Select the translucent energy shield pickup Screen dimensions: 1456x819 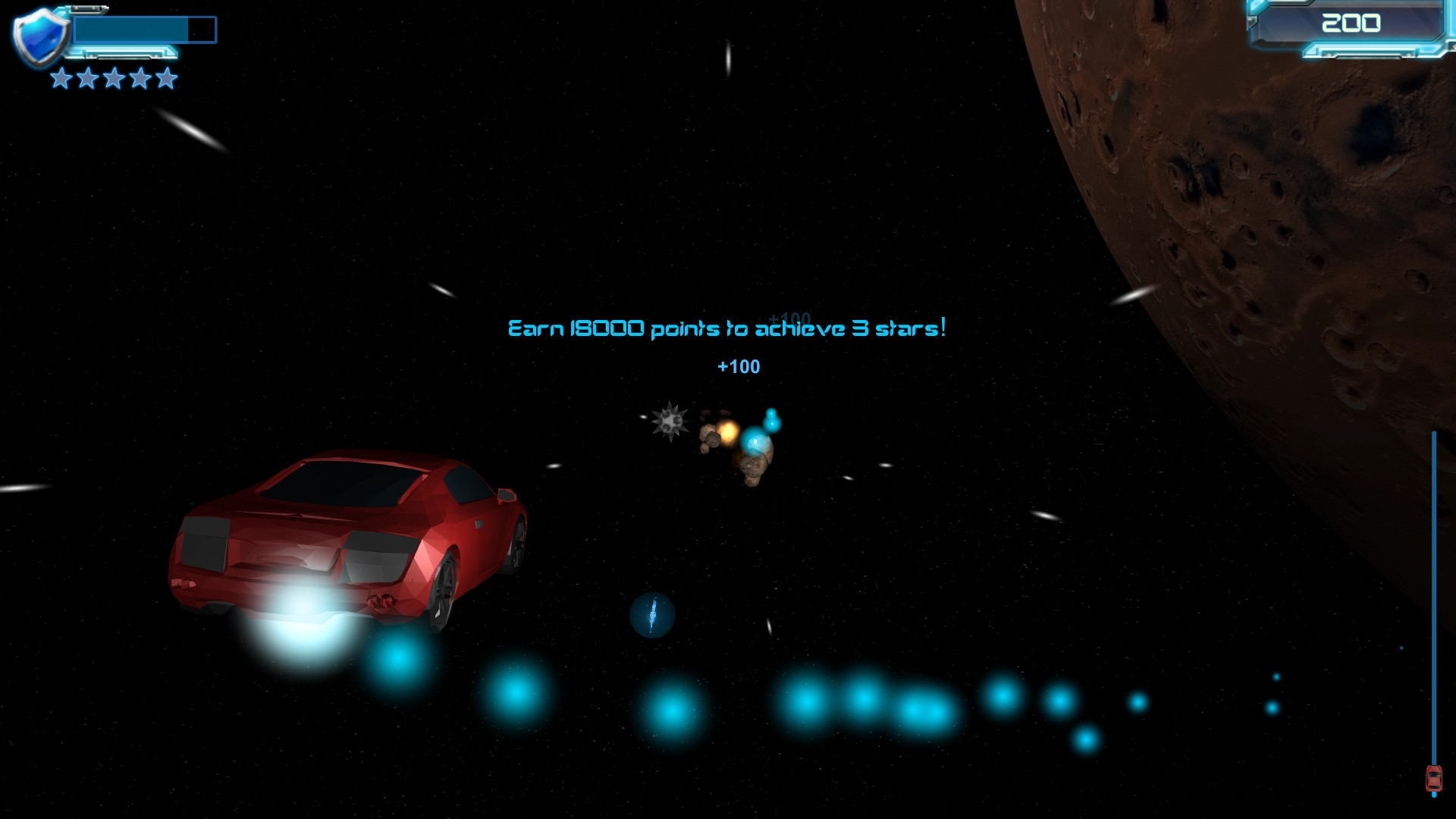pyautogui.click(x=652, y=617)
